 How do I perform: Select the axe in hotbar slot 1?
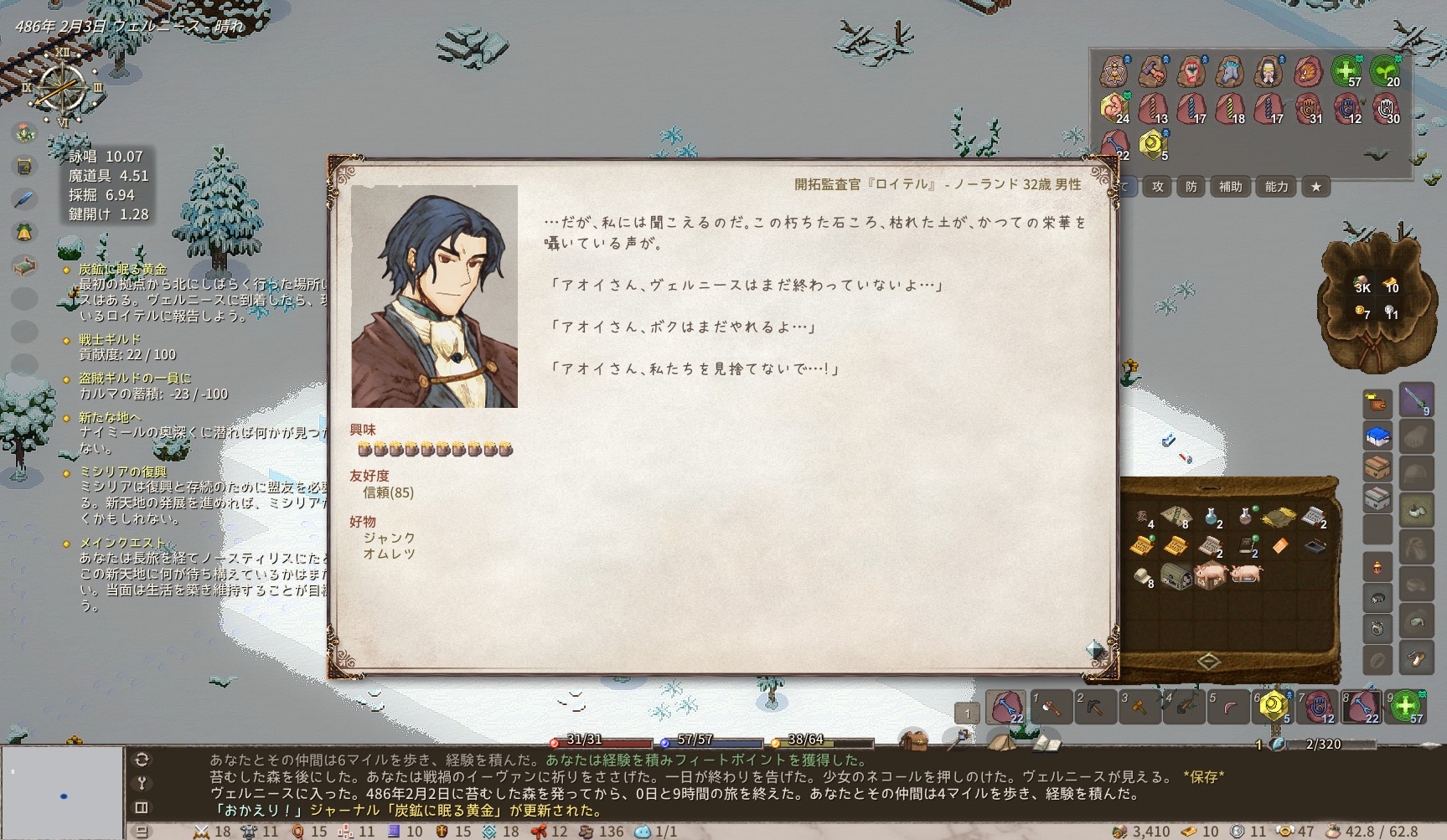1051,708
